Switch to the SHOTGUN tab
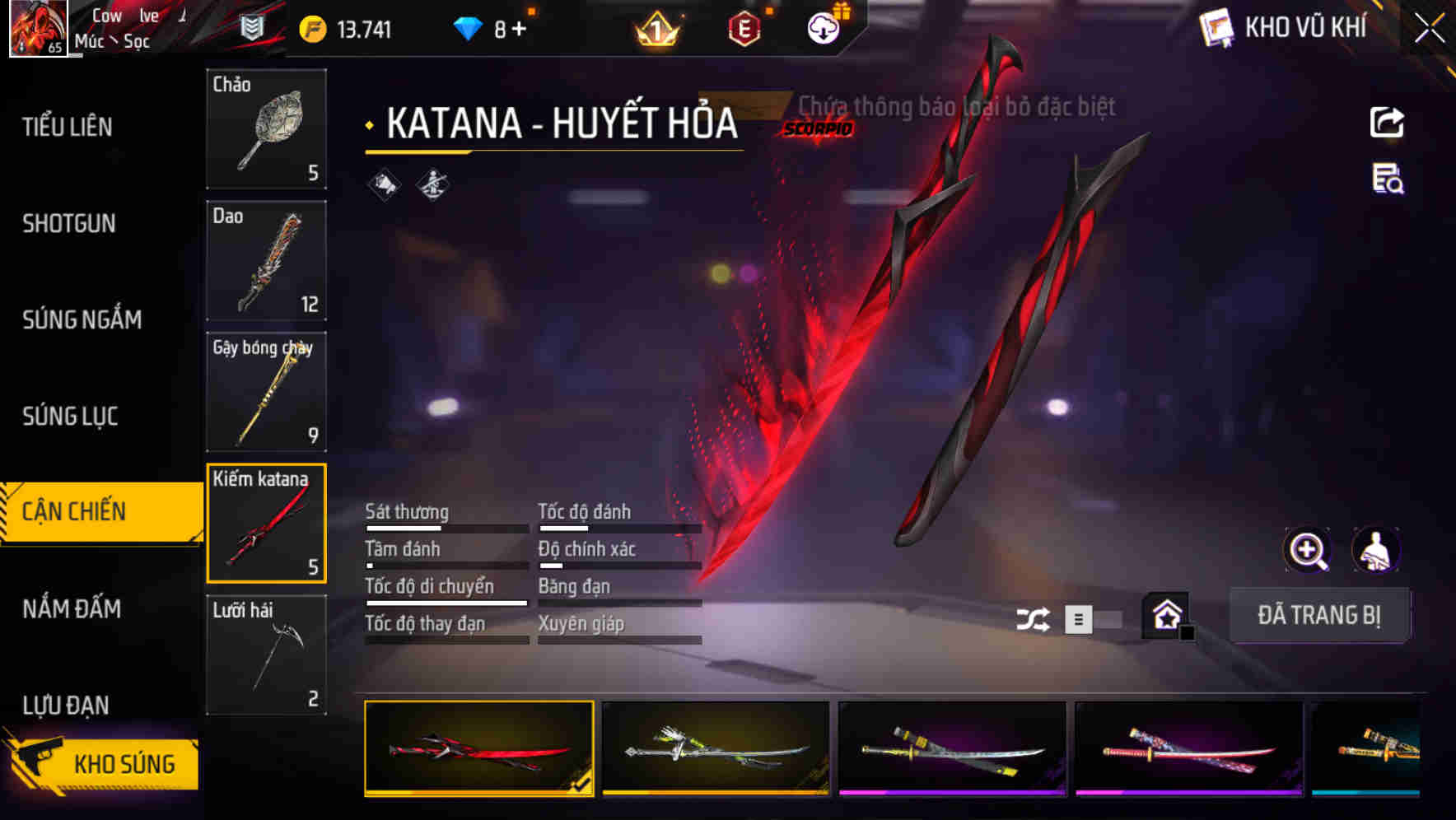This screenshot has height=820, width=1456. (x=69, y=224)
